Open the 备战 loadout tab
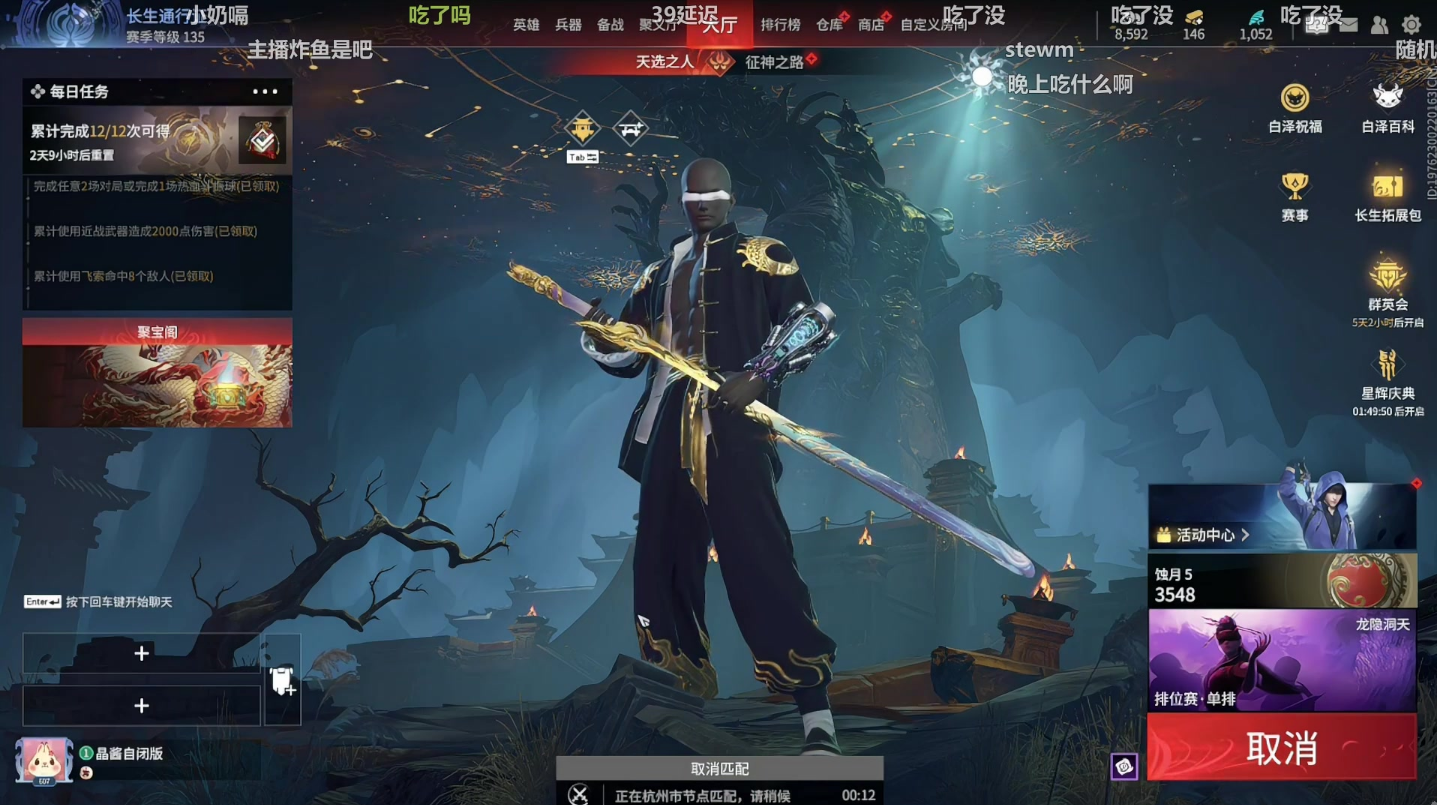The width and height of the screenshot is (1437, 805). click(x=610, y=25)
